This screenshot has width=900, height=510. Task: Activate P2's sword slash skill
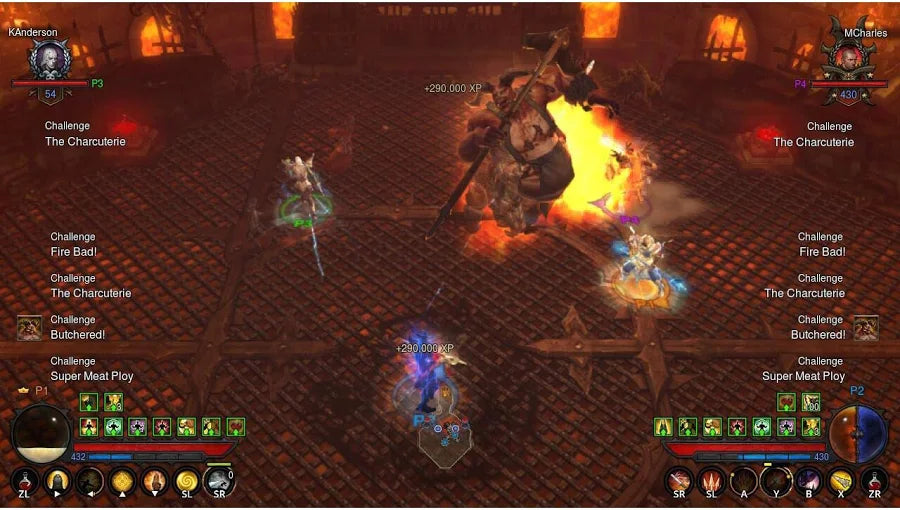680,482
